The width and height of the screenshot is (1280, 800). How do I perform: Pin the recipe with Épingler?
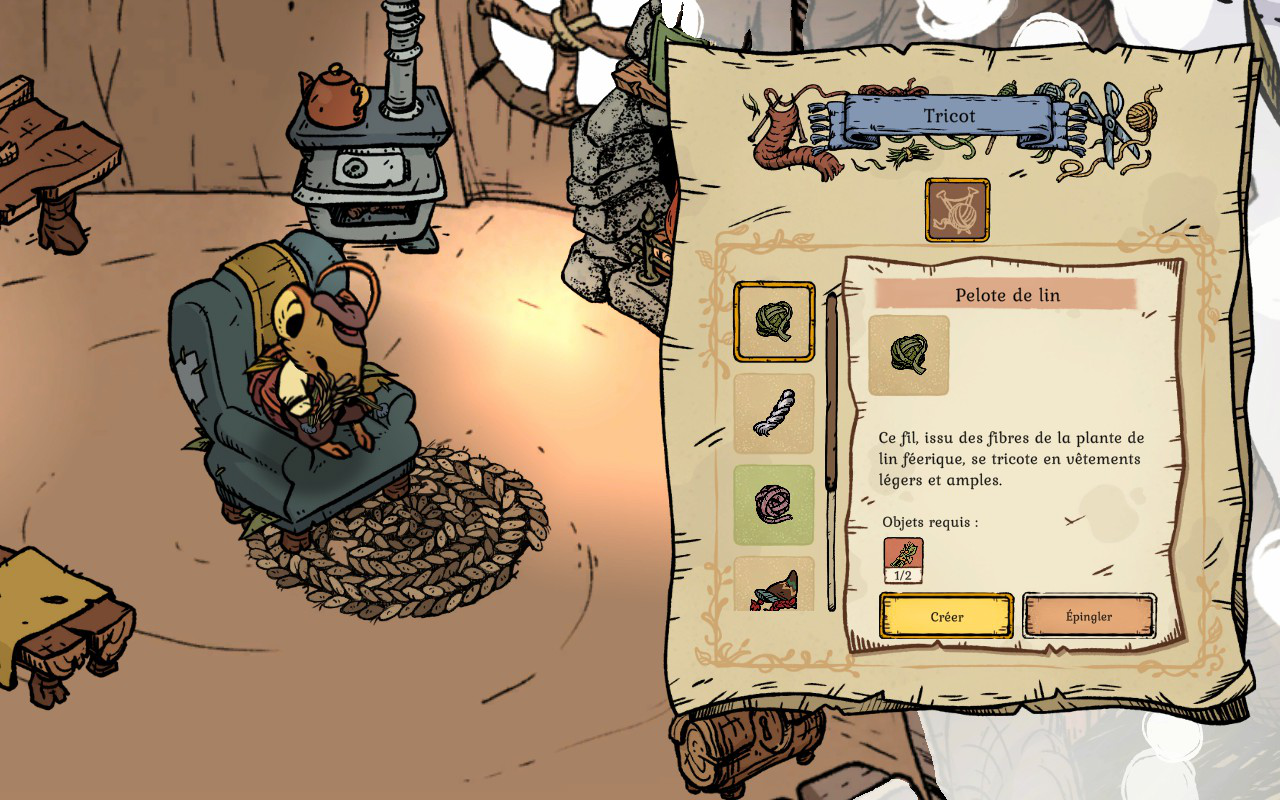pyautogui.click(x=1089, y=616)
